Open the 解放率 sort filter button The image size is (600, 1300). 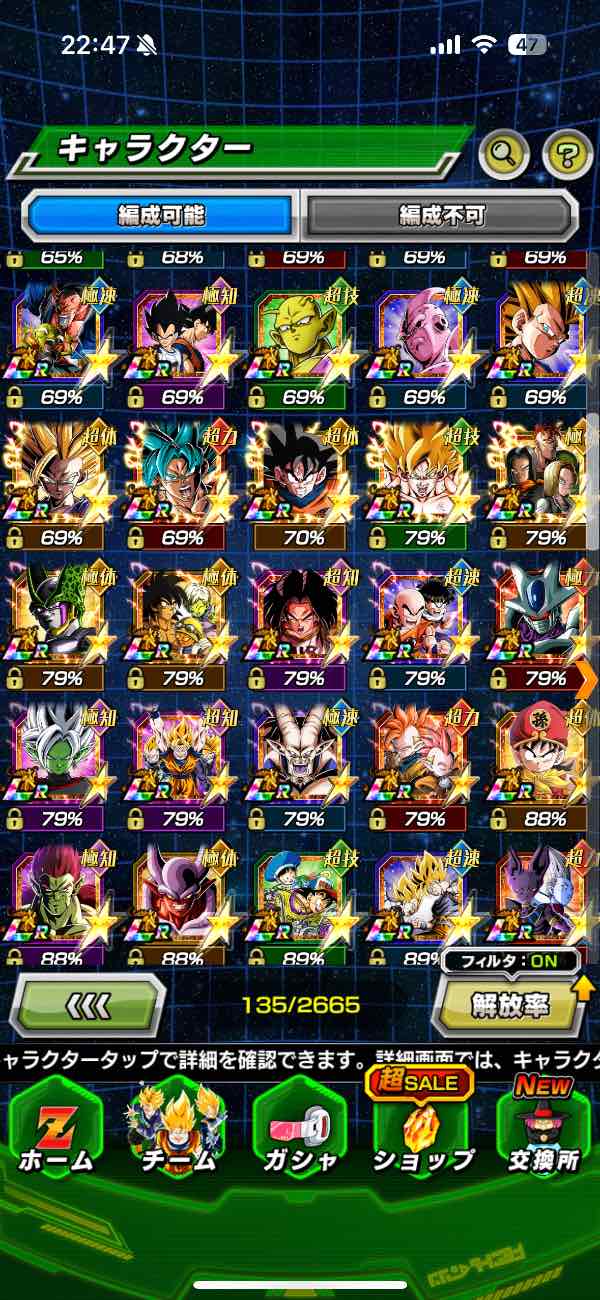click(x=510, y=1003)
